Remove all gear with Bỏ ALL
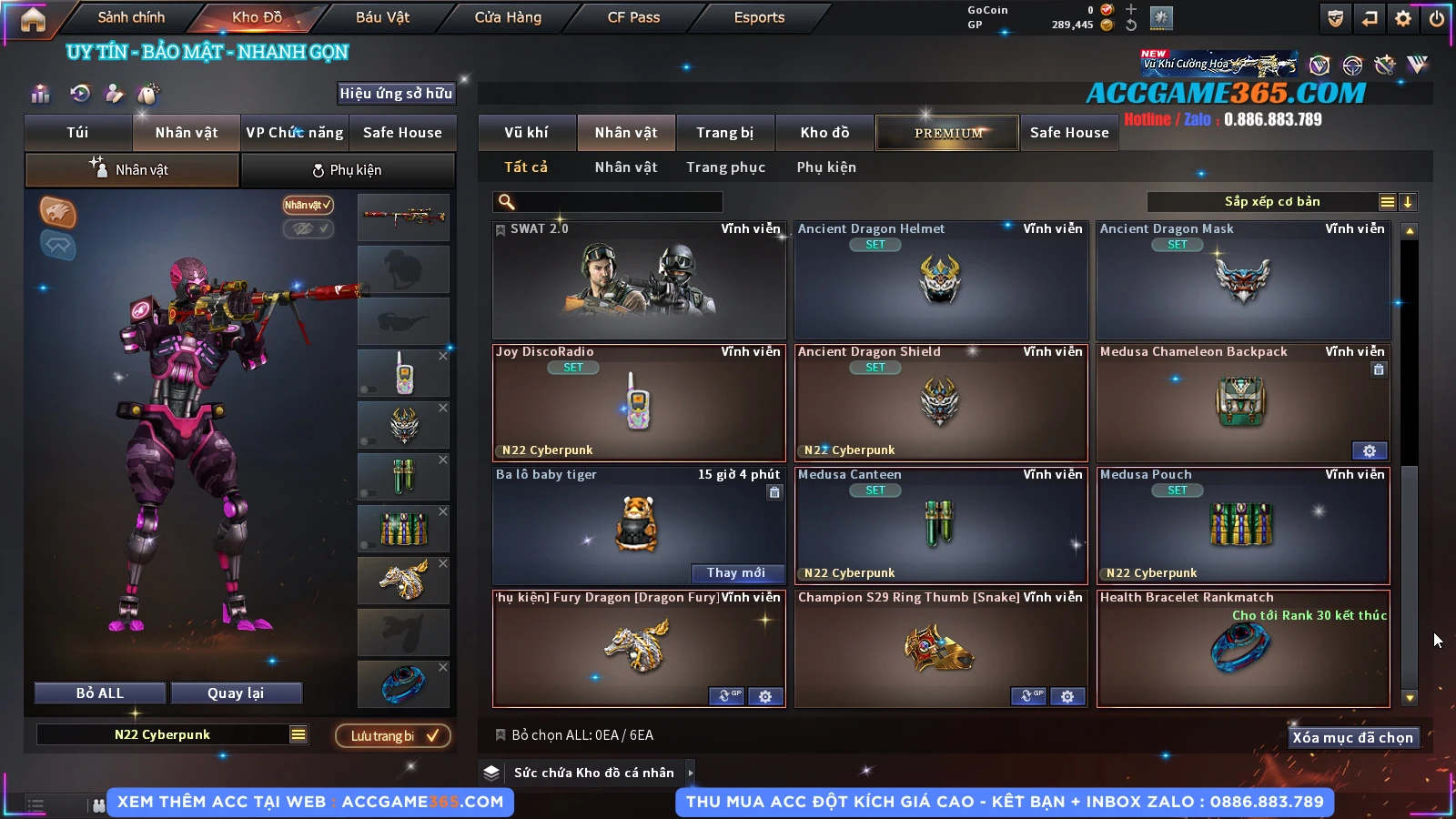1456x819 pixels. pyautogui.click(x=100, y=693)
